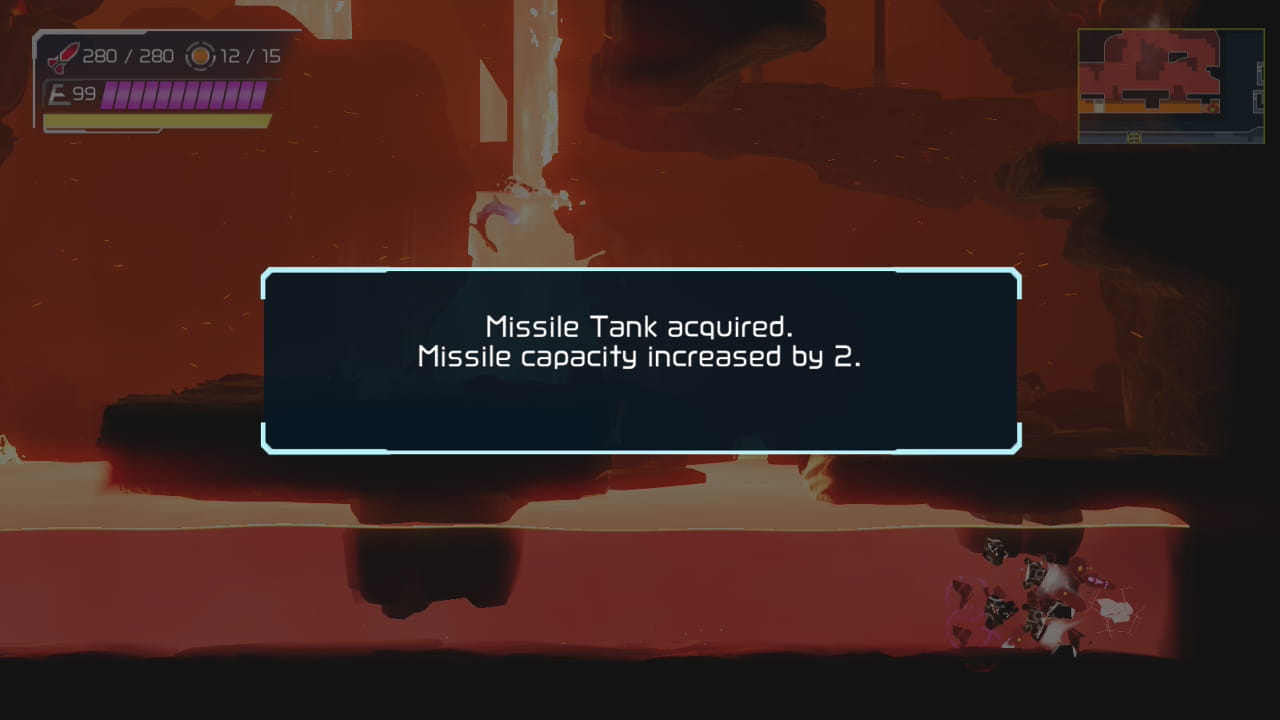Expand the minimap in the top-right corner

point(1170,85)
